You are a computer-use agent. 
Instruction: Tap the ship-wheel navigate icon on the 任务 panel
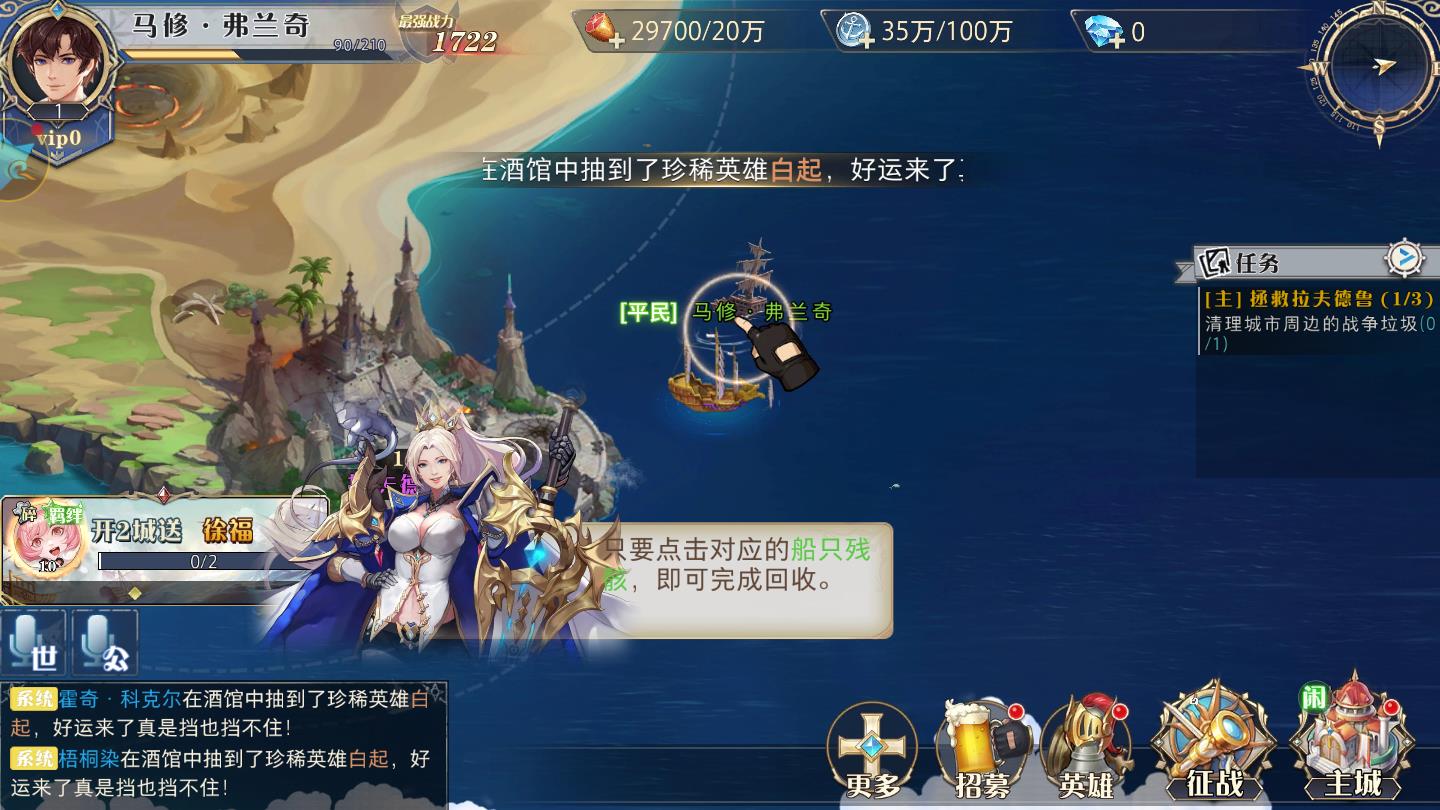click(x=1406, y=258)
